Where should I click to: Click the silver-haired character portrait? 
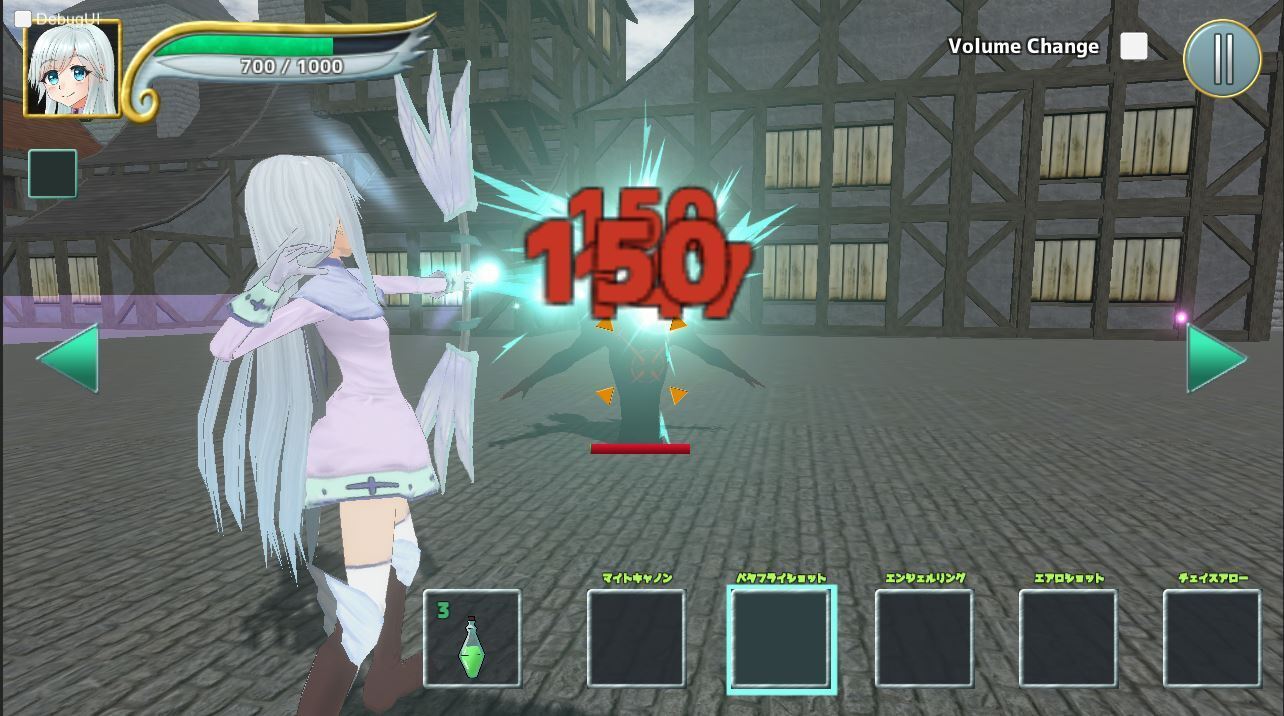[73, 68]
